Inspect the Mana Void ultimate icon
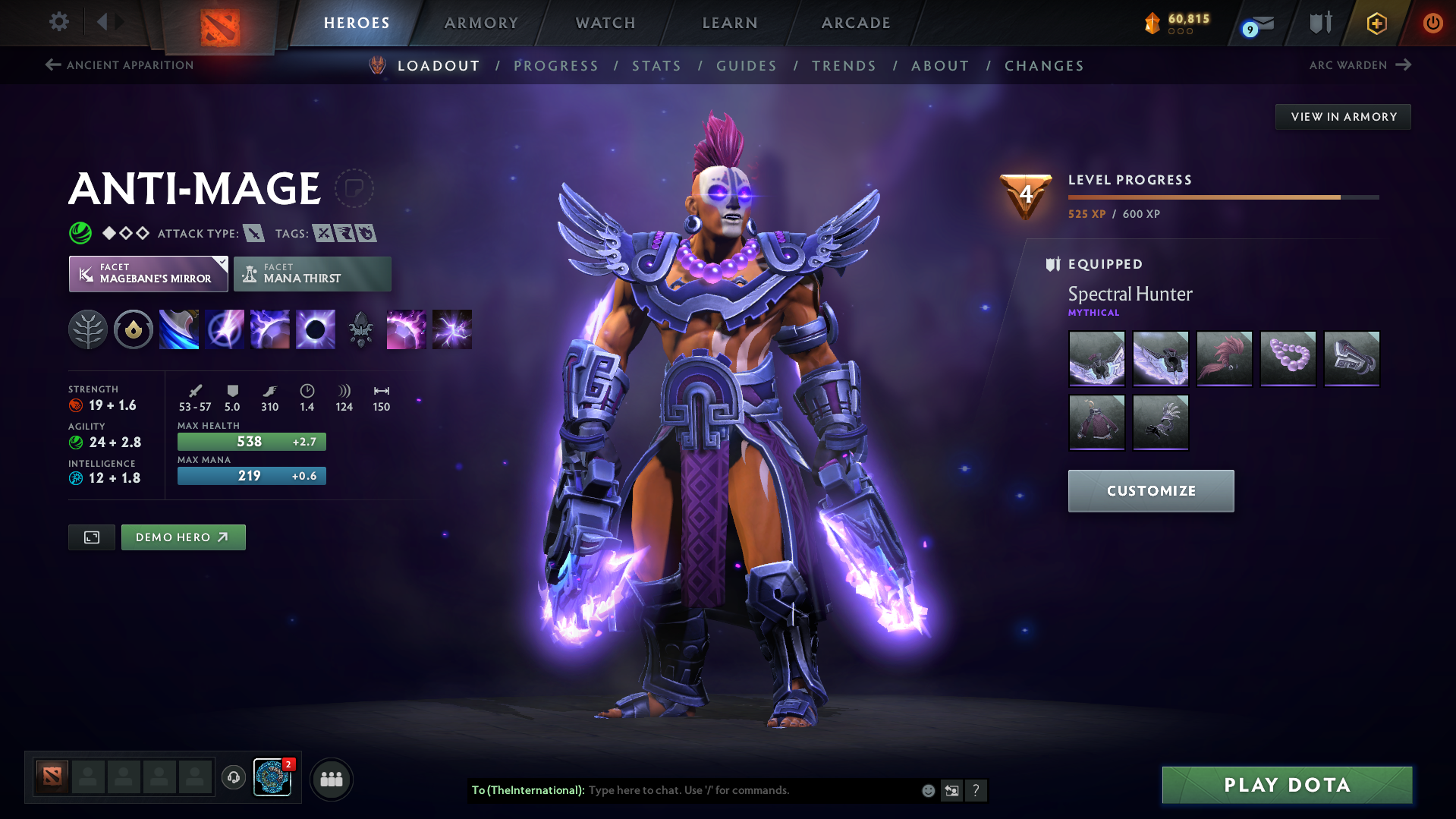The image size is (1456, 819). (x=315, y=329)
